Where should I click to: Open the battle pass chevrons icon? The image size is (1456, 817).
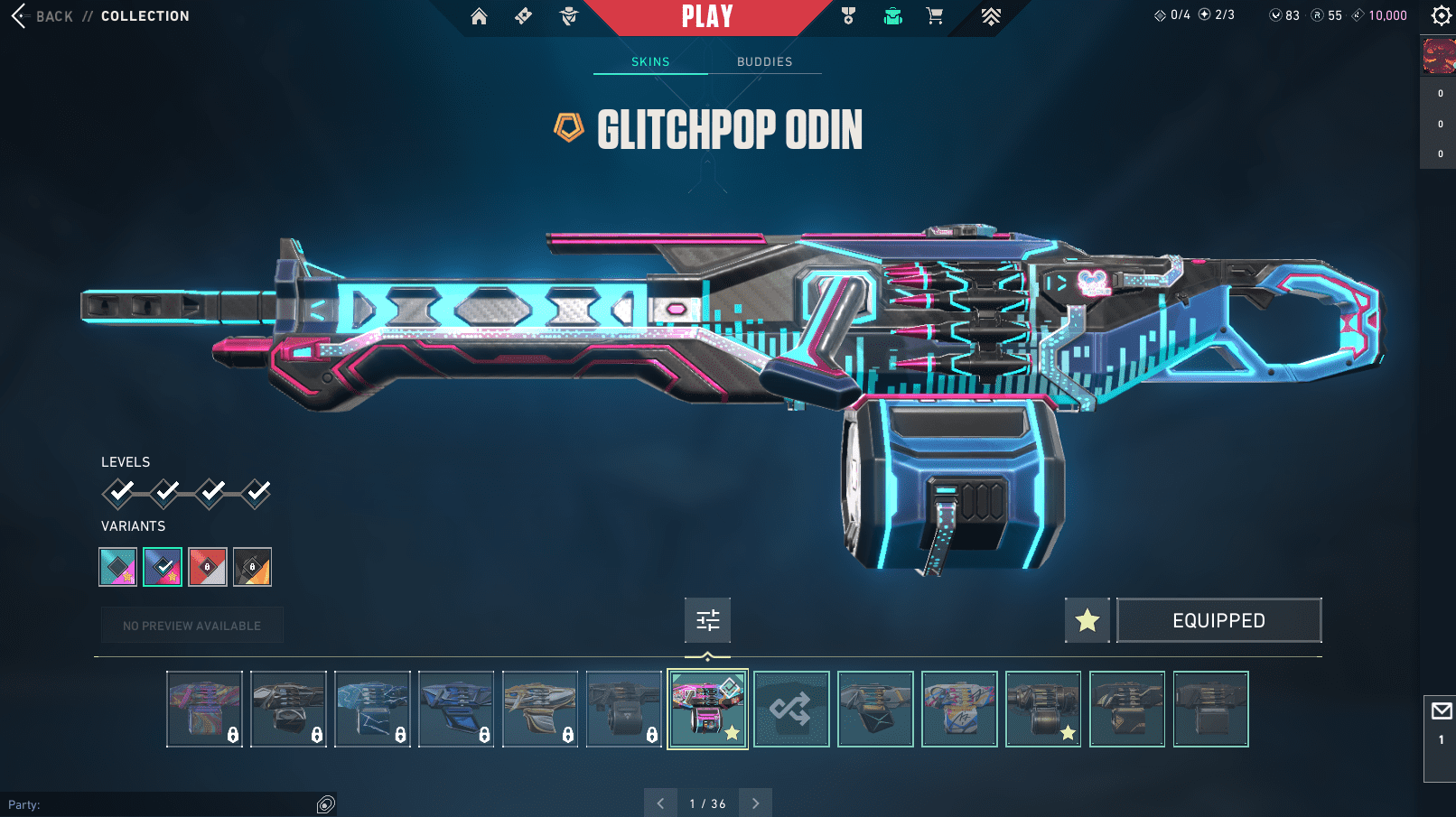tap(991, 16)
